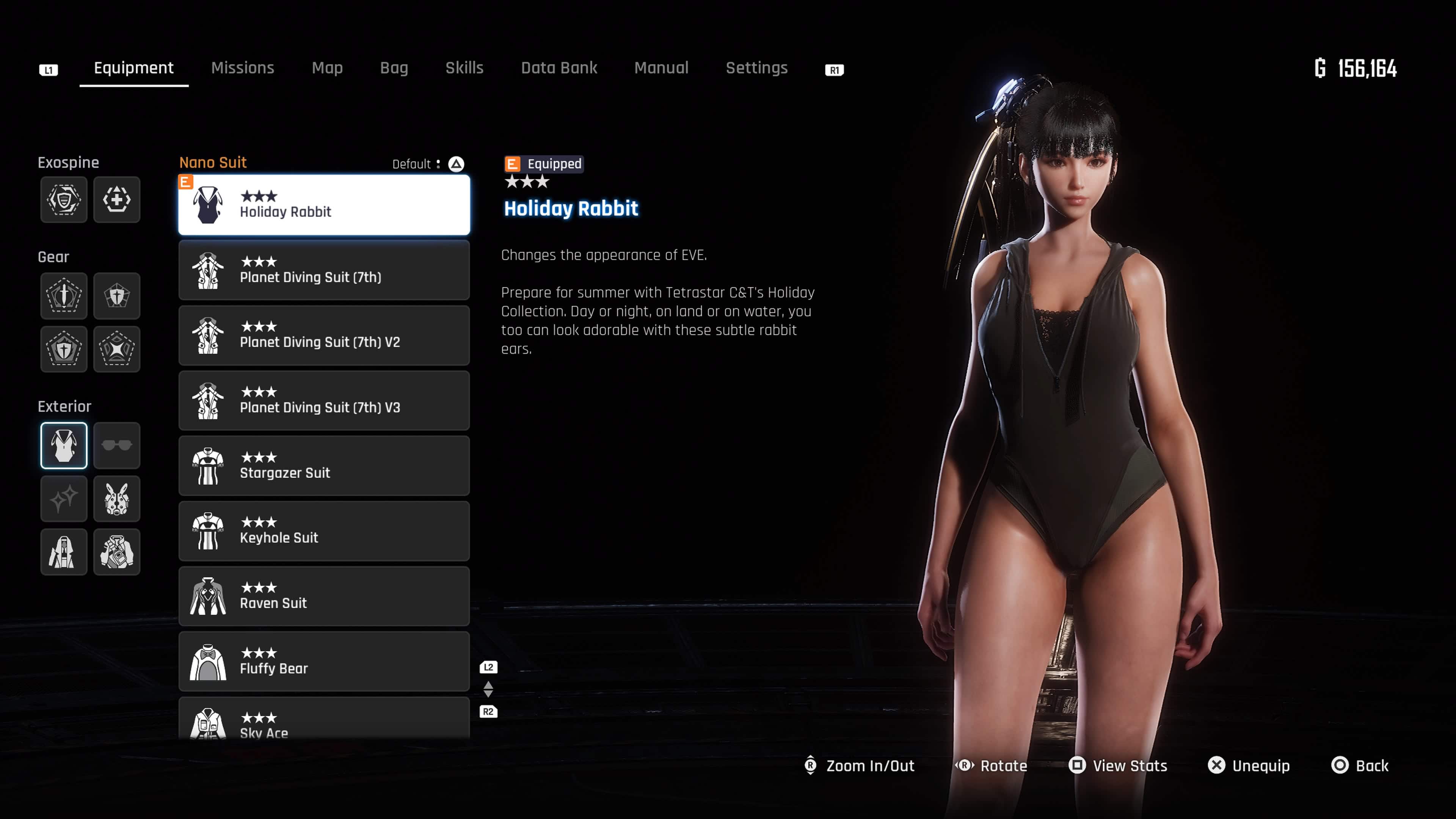Open the medical cross Exospine slot
1456x819 pixels.
tap(117, 199)
